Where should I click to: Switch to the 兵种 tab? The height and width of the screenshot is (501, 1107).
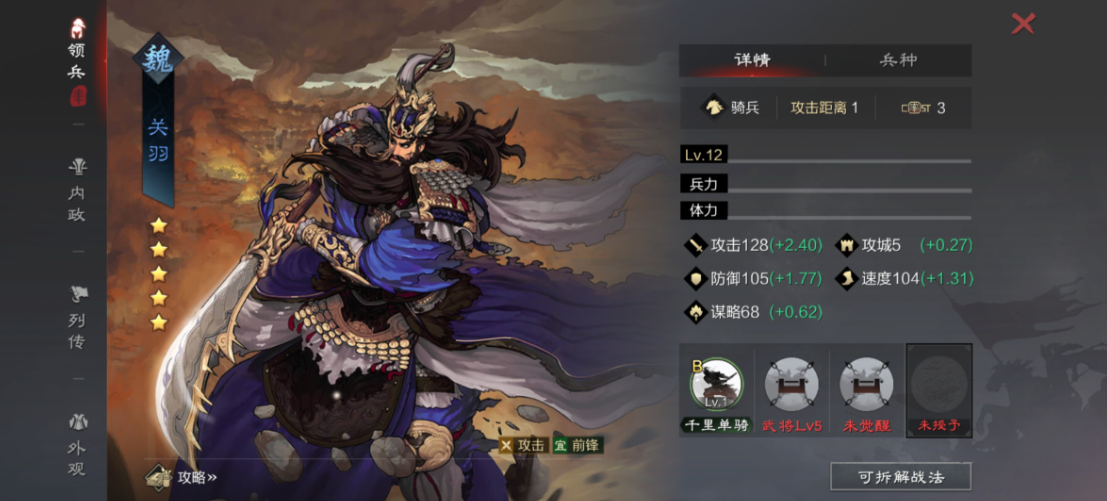coord(897,60)
